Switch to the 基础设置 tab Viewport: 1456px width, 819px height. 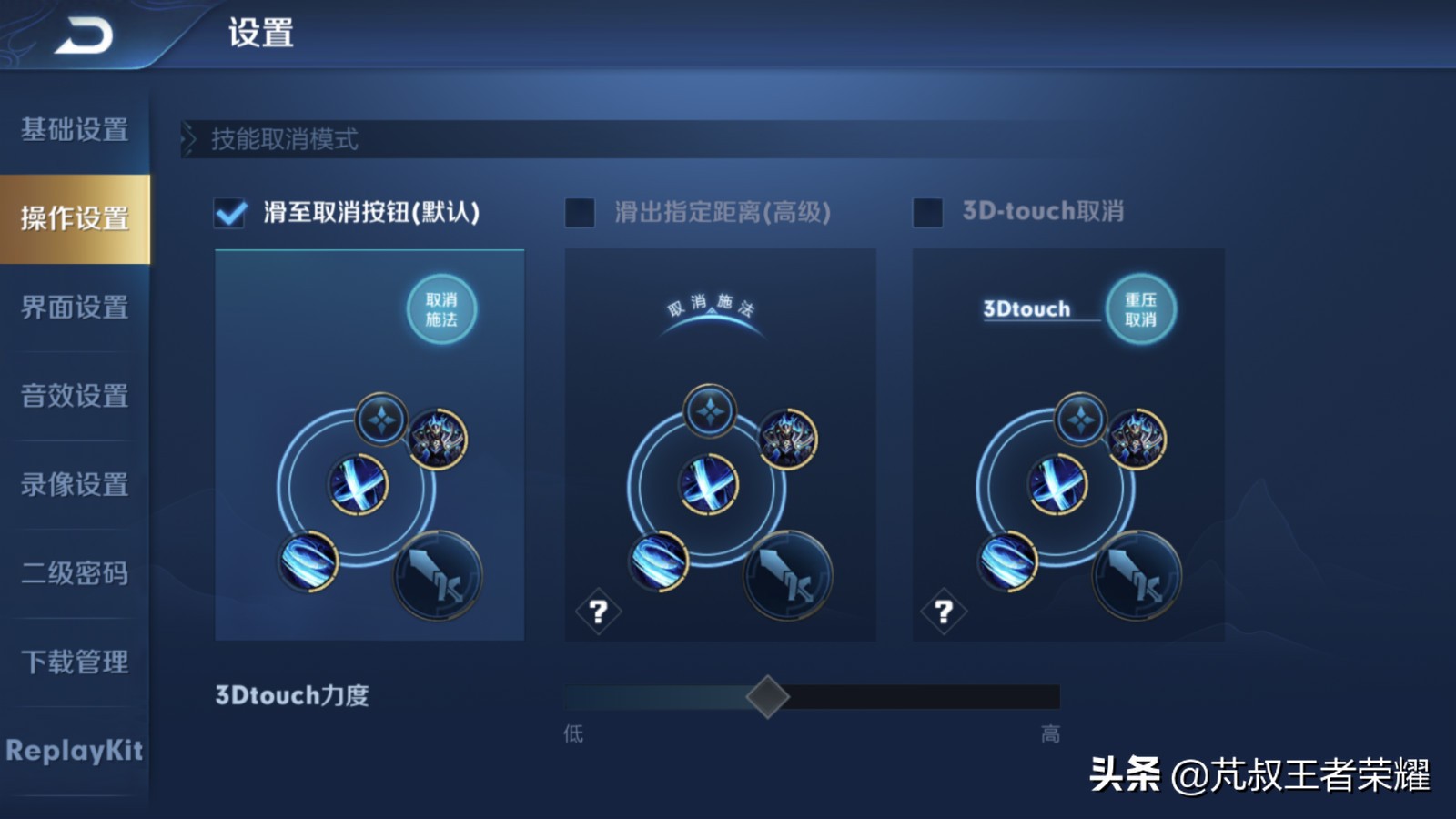point(76,131)
